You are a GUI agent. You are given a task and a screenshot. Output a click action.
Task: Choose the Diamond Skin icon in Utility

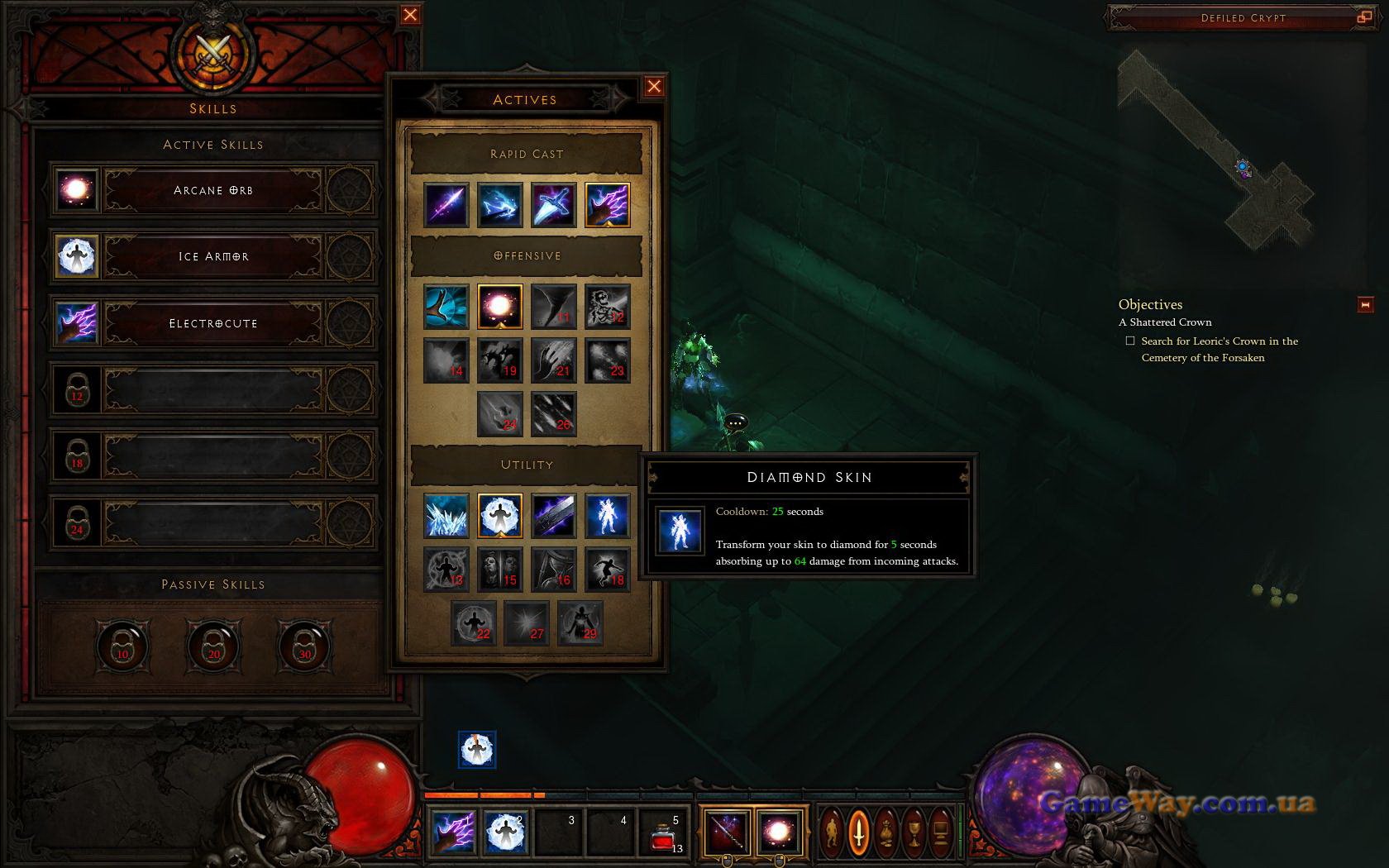click(x=608, y=516)
